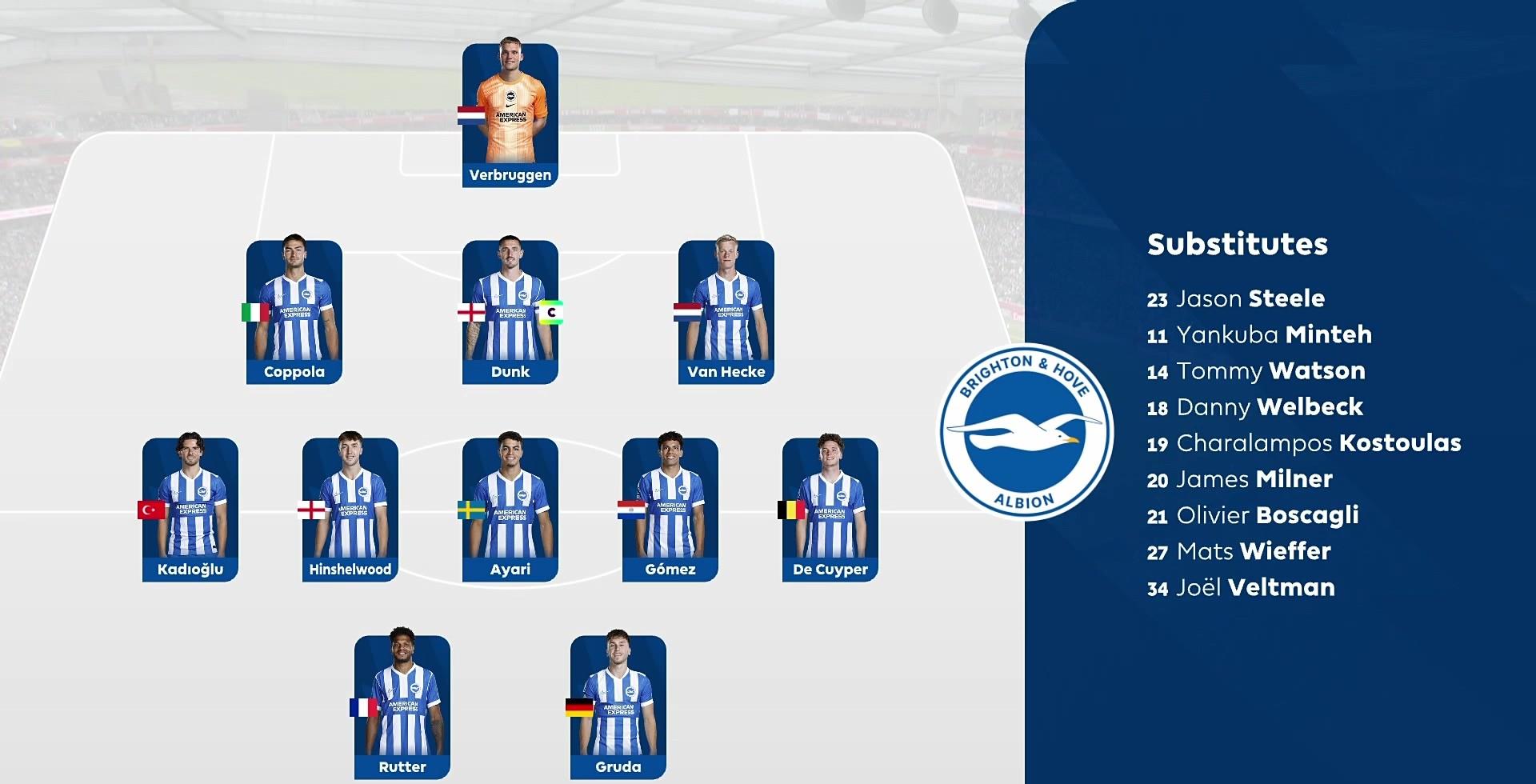Select the Van Hecke player card

(x=726, y=312)
